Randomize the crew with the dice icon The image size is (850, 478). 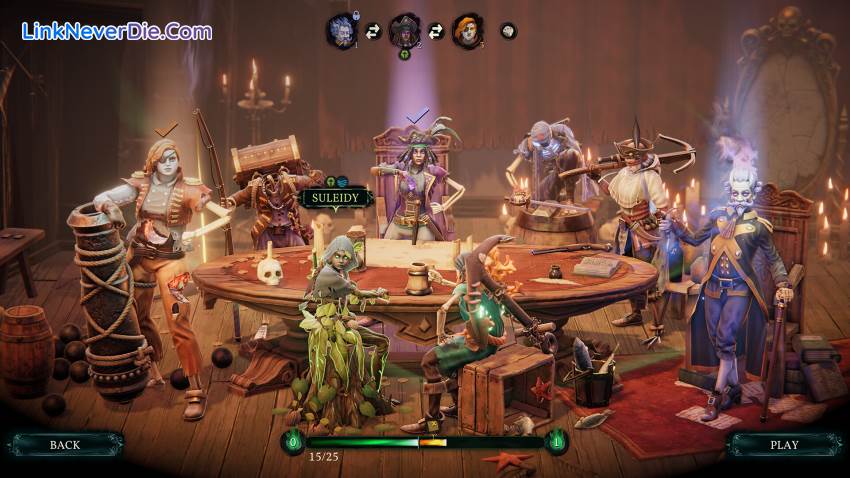tap(508, 31)
